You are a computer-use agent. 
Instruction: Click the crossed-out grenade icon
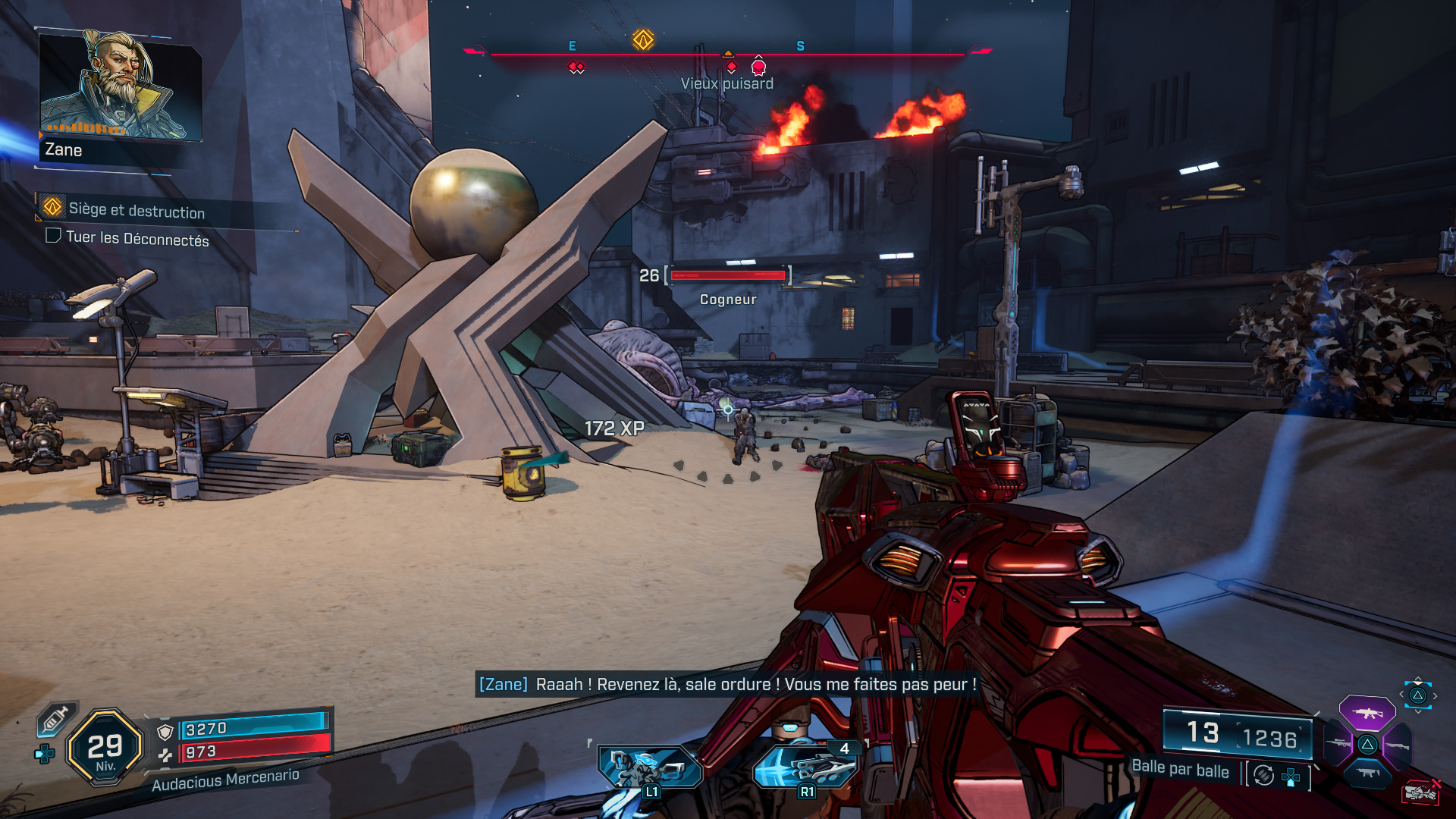tap(1422, 791)
